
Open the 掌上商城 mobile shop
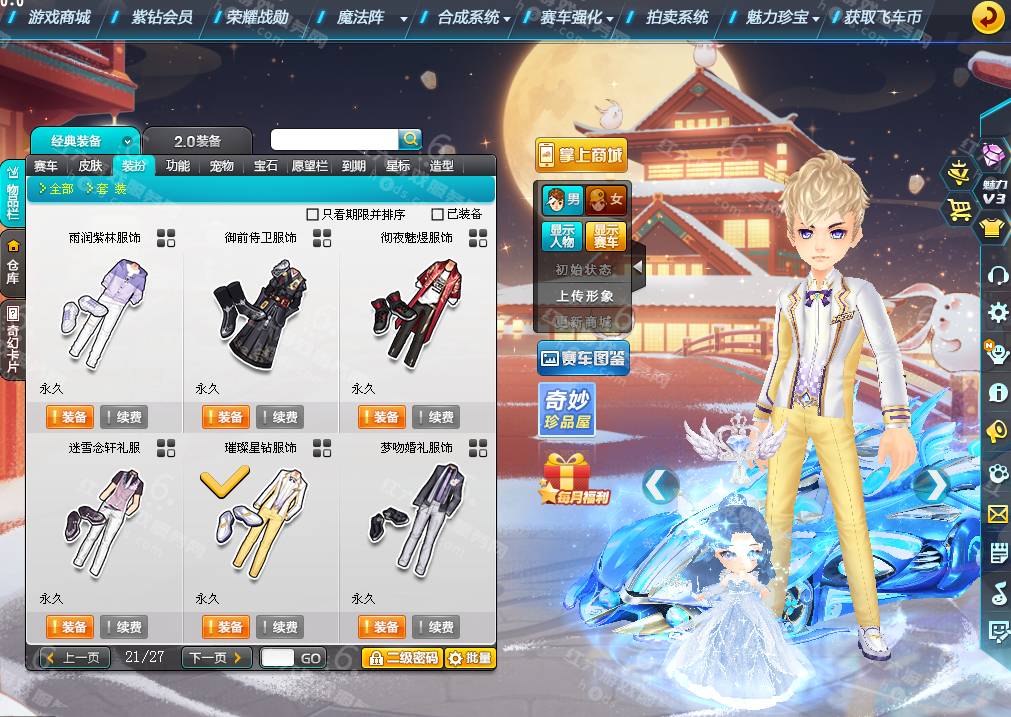coord(581,155)
